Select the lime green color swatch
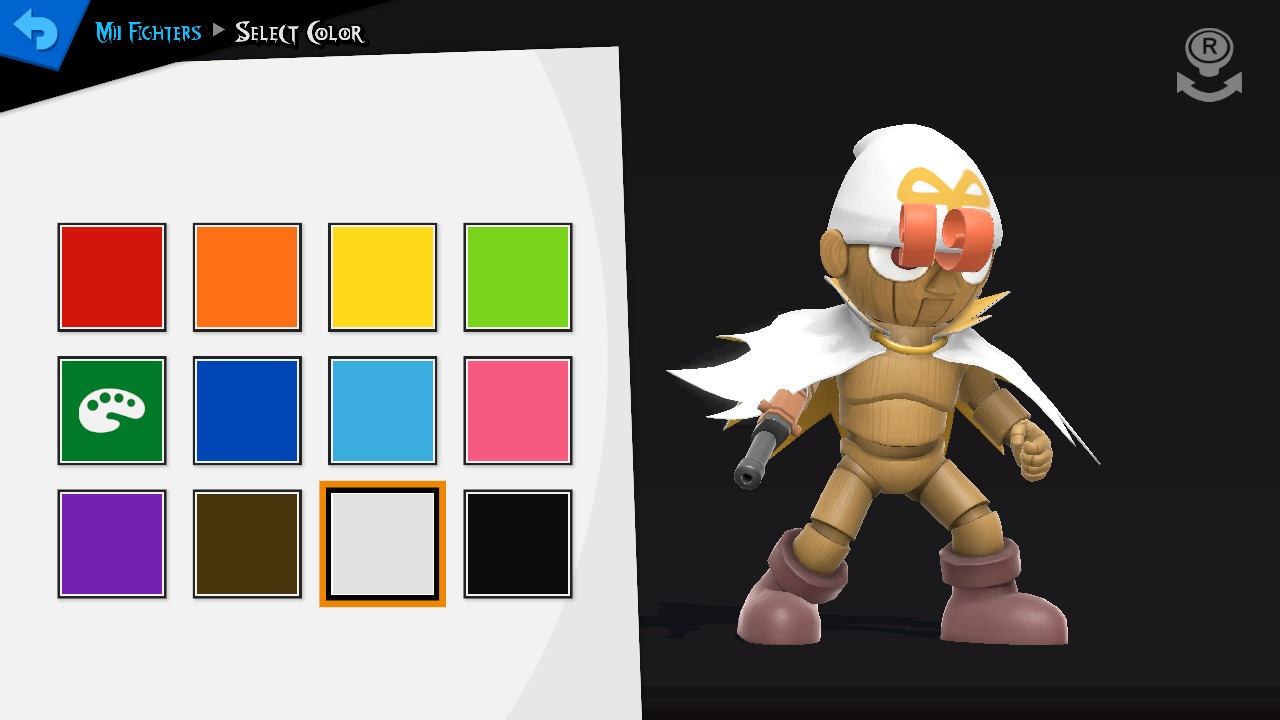 point(517,275)
